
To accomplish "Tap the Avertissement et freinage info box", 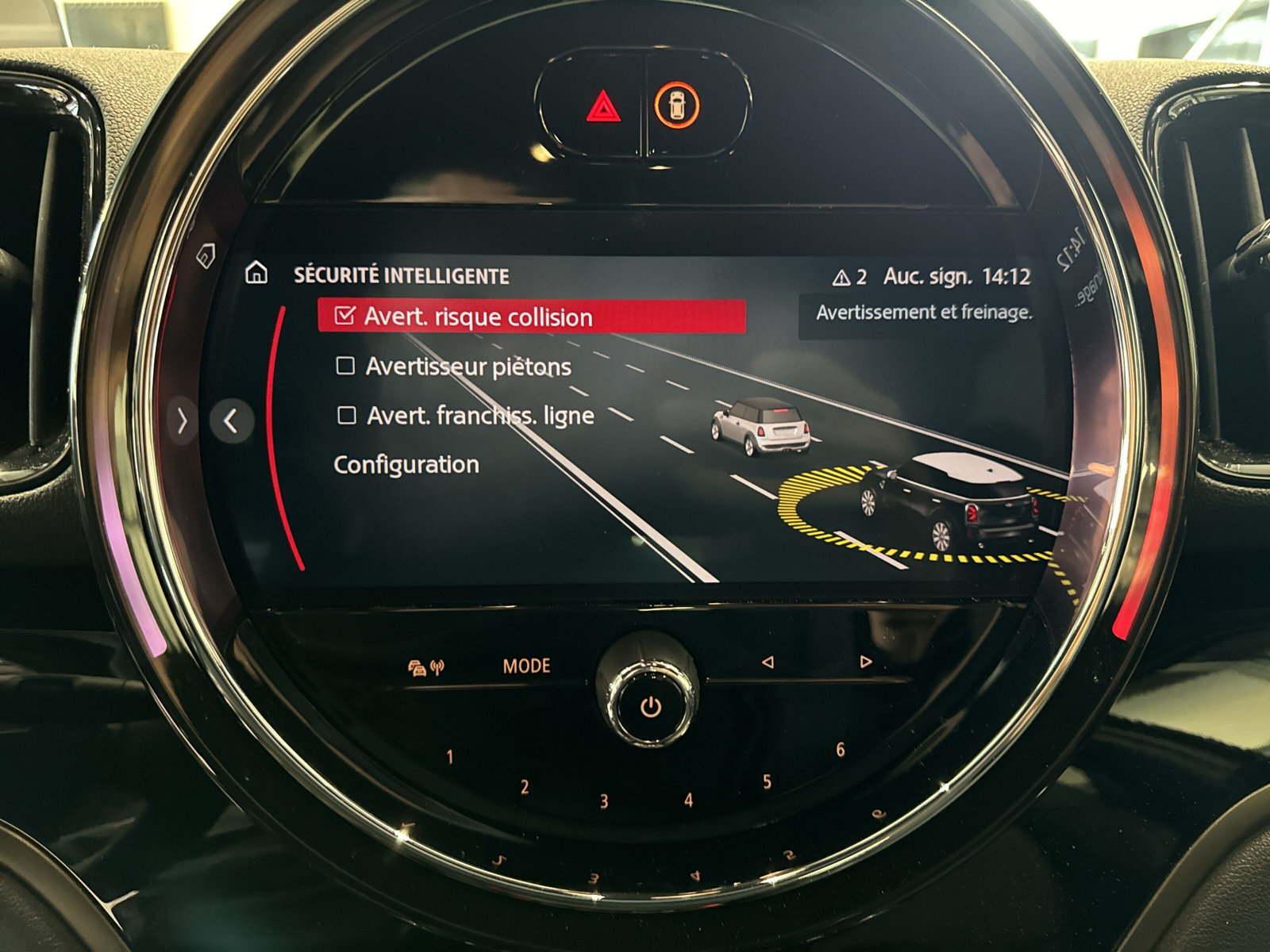I will 923,313.
